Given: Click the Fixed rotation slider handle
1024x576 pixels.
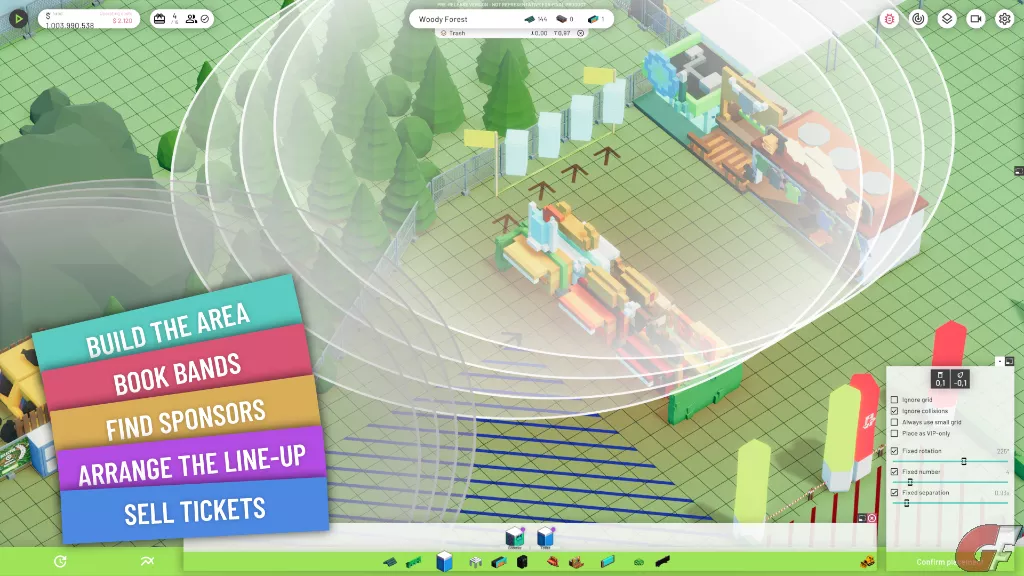Looking at the screenshot, I should (x=964, y=461).
